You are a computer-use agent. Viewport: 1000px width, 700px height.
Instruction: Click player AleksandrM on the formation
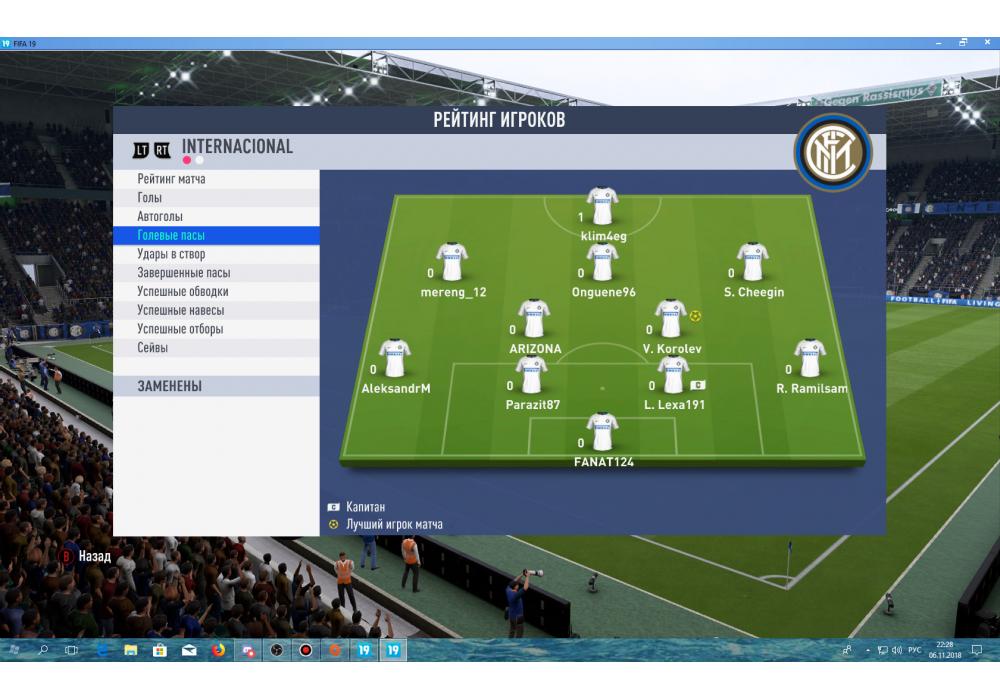tap(395, 358)
